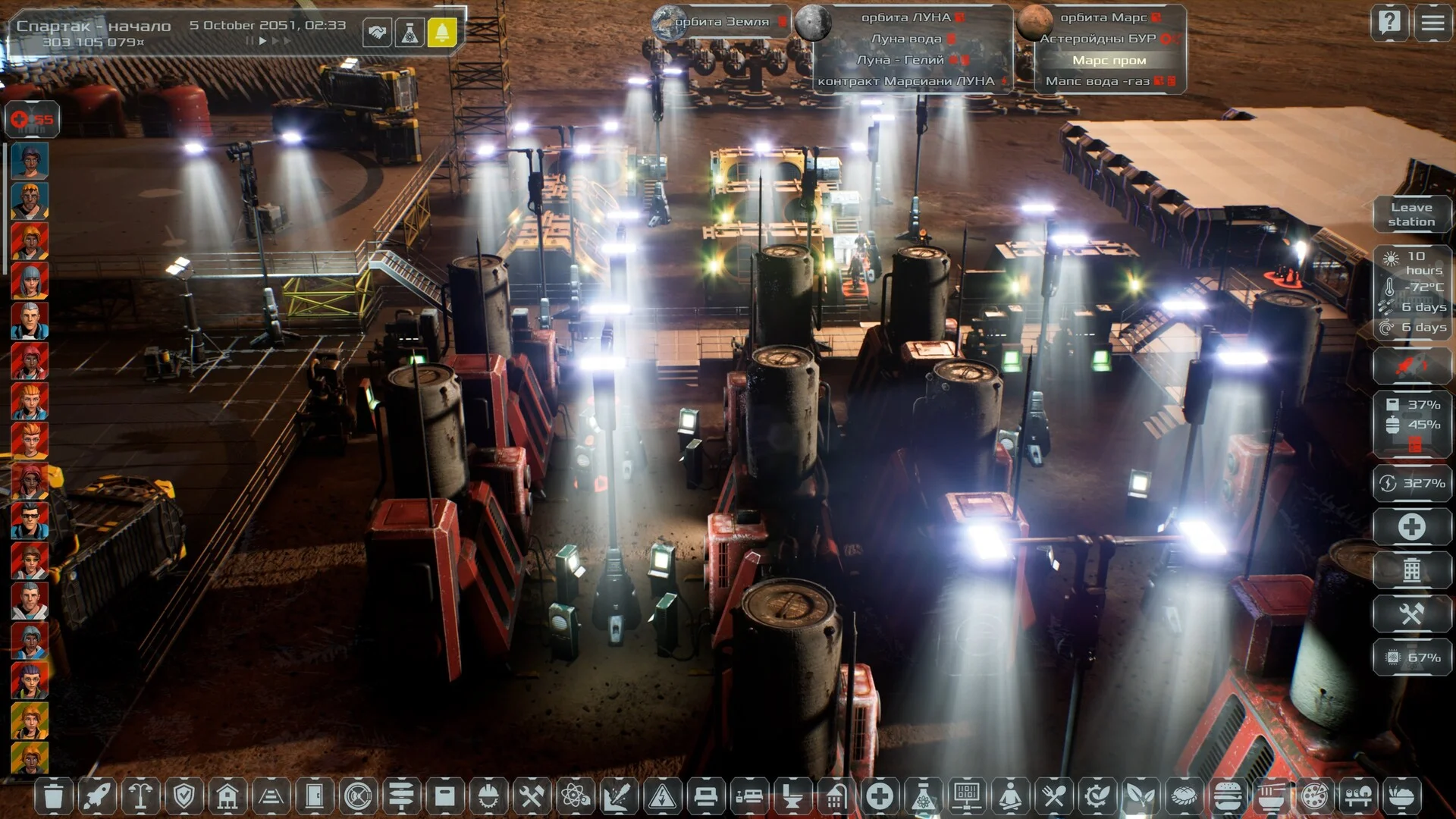Select the burger food category
Screen dimensions: 1456x819
click(x=1227, y=796)
